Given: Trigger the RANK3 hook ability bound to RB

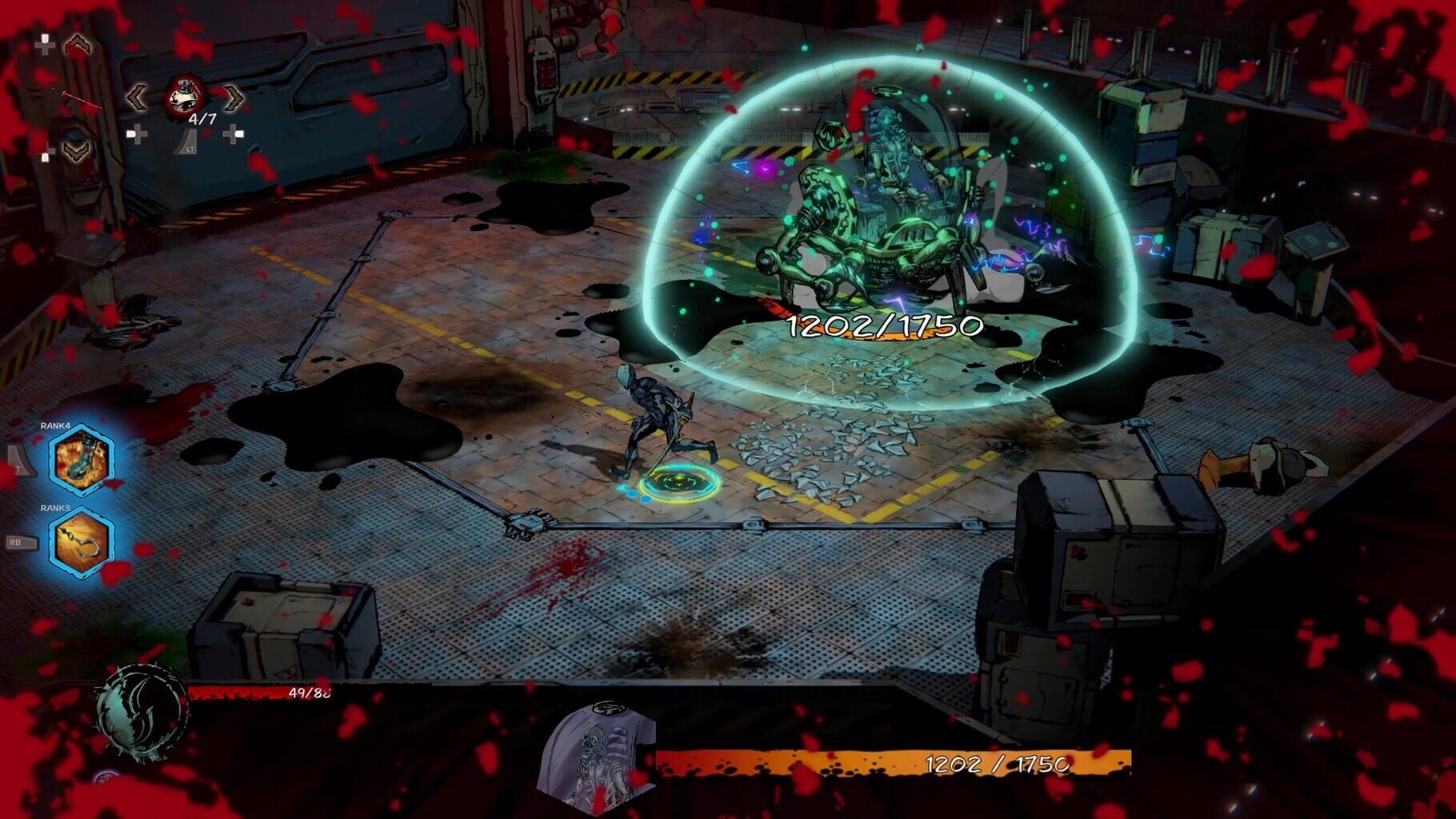Looking at the screenshot, I should (x=79, y=537).
